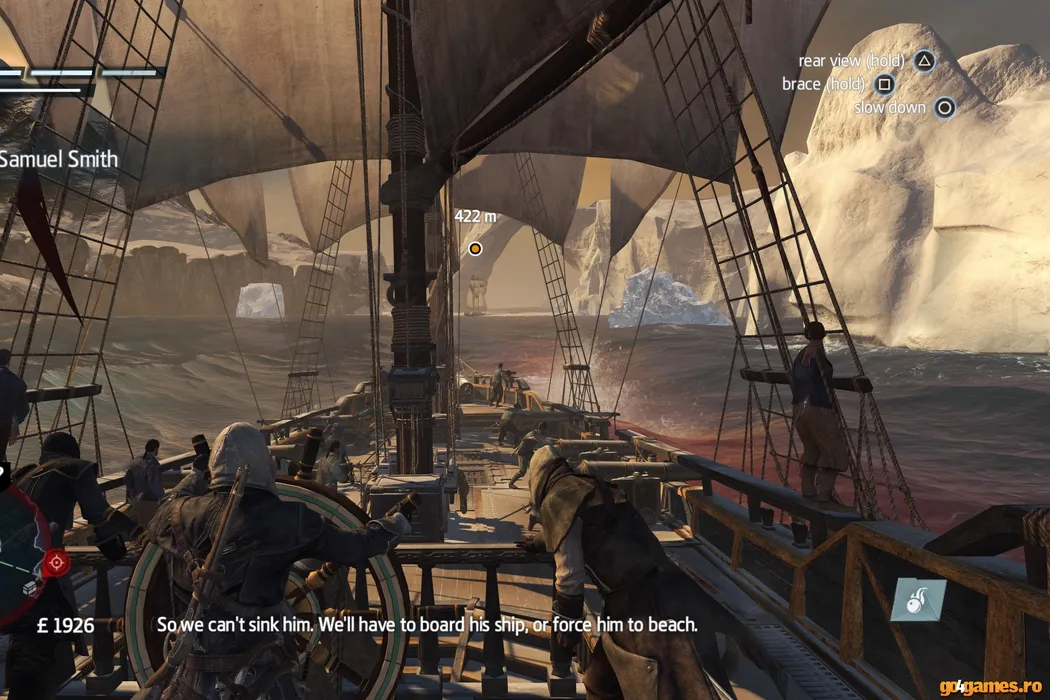Click the orange objective waypoint marker

(475, 248)
